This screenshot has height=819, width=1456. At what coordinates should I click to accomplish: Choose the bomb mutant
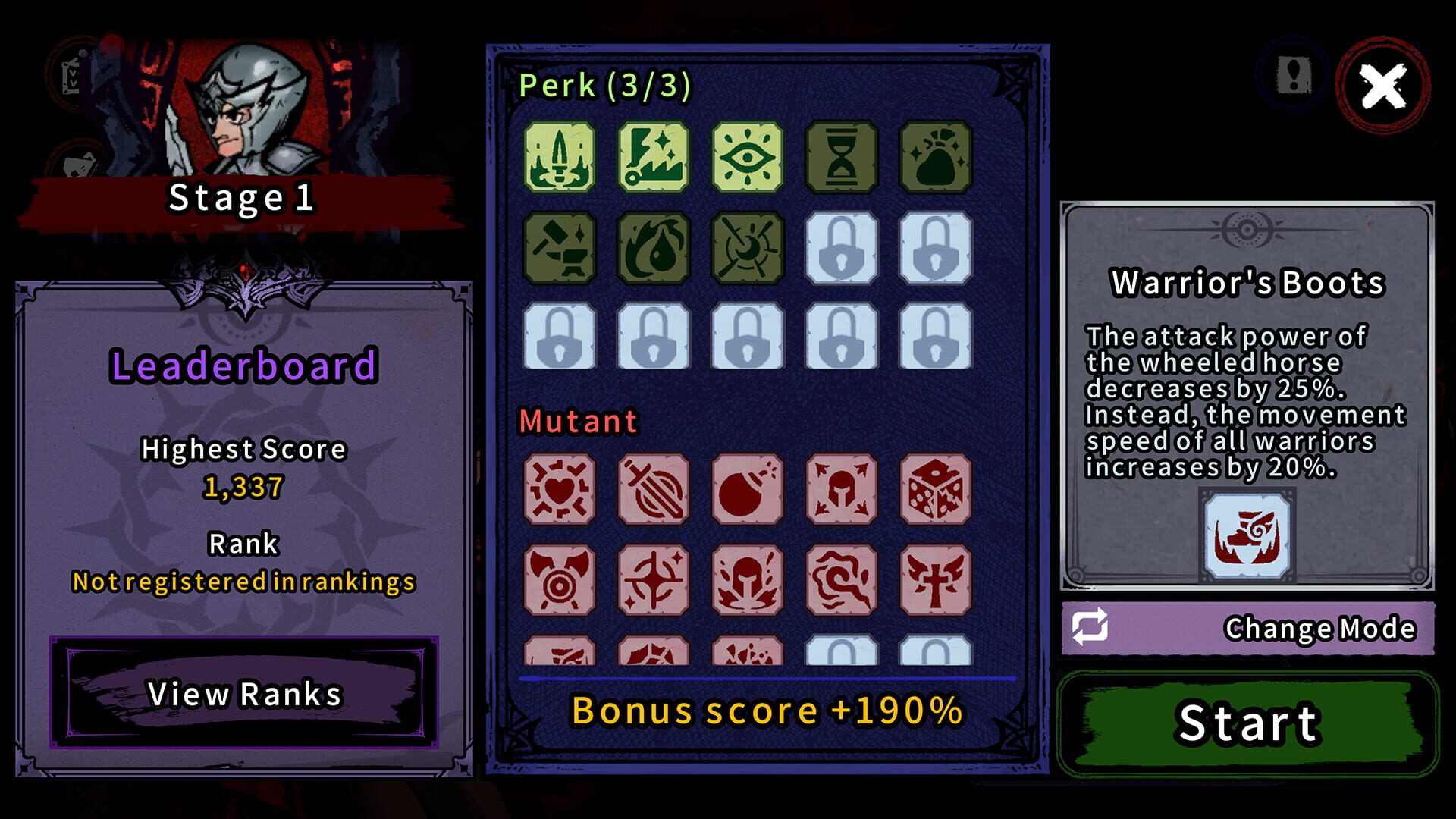tap(748, 489)
